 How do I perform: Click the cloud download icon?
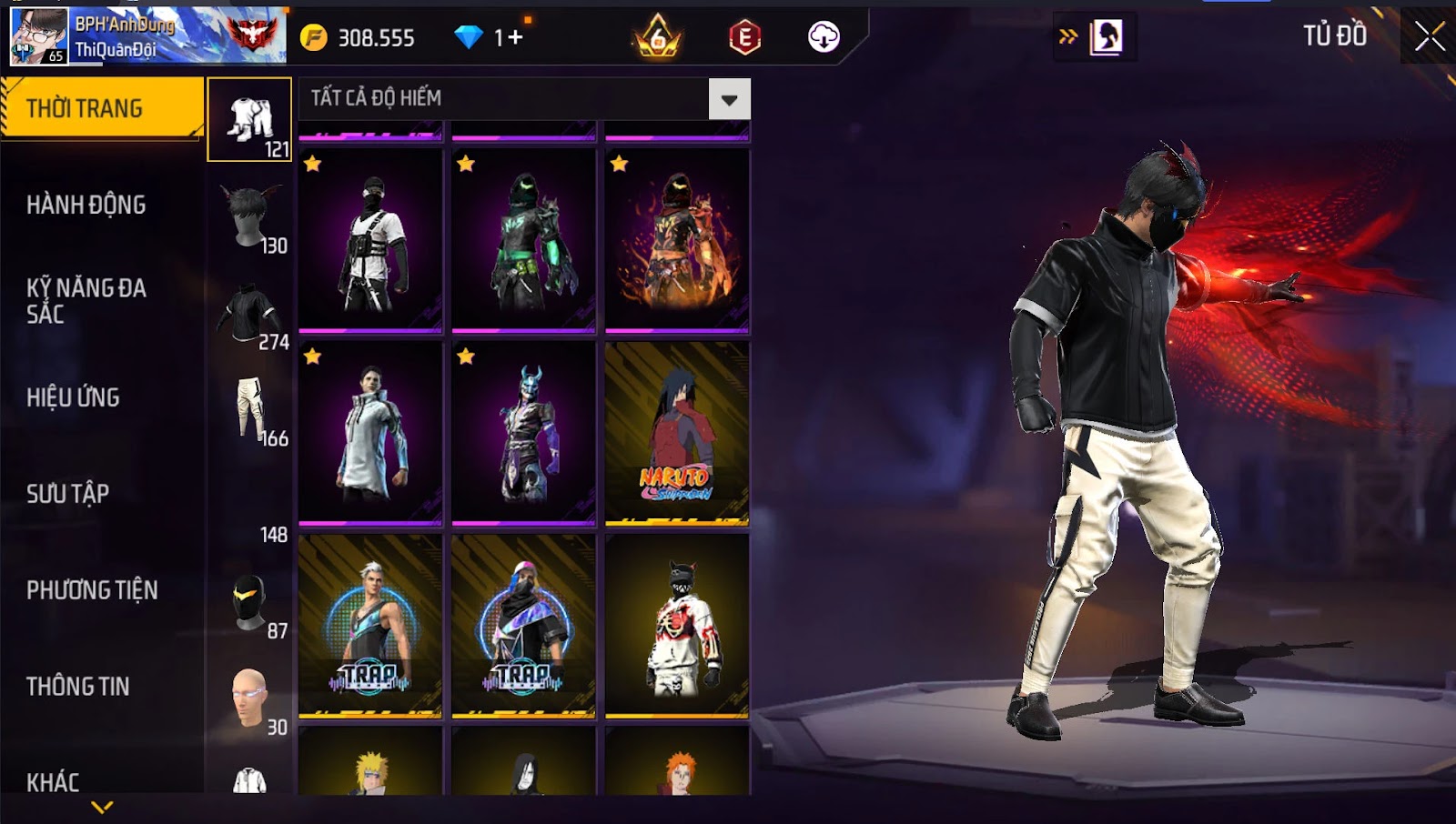click(x=824, y=37)
